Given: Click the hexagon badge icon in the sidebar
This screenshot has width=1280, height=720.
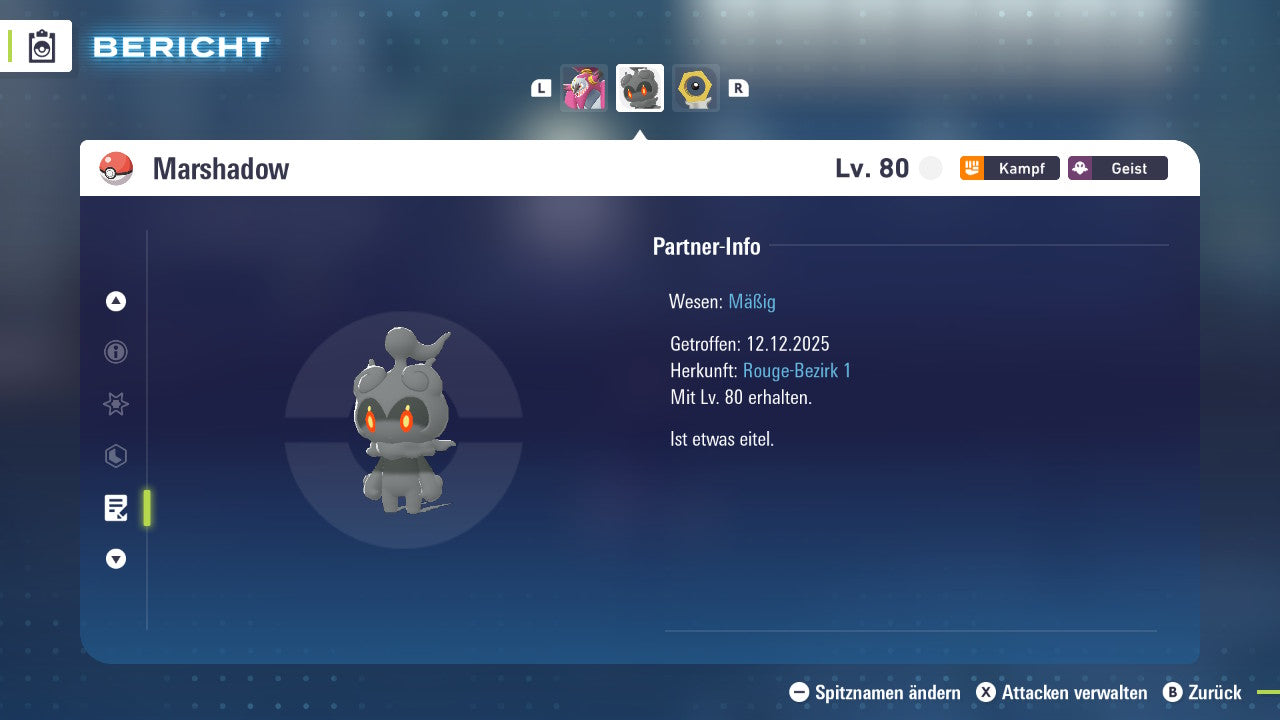Looking at the screenshot, I should click(x=115, y=456).
